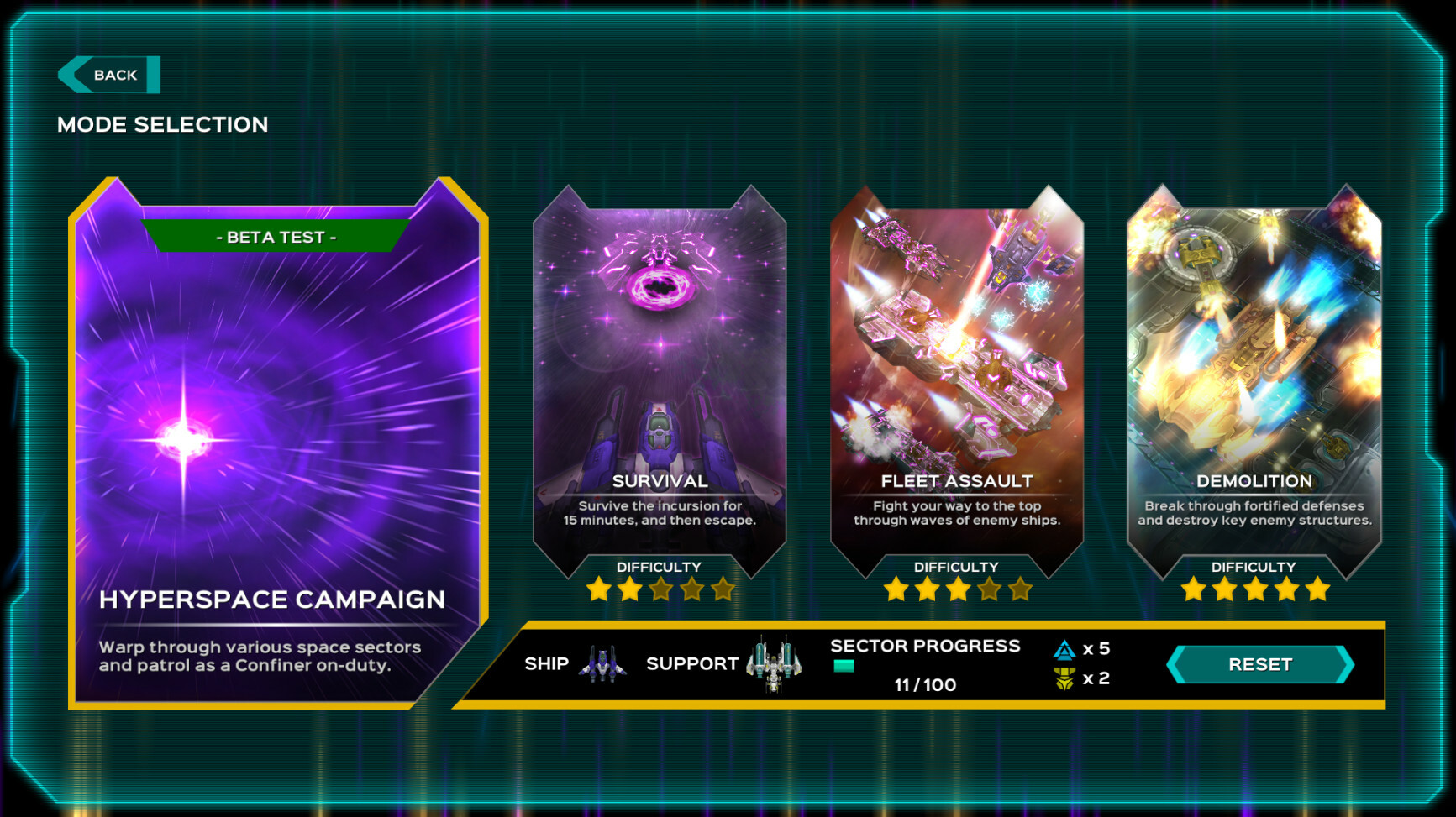
Task: Switch to Fleet Assault mode
Action: 957,361
